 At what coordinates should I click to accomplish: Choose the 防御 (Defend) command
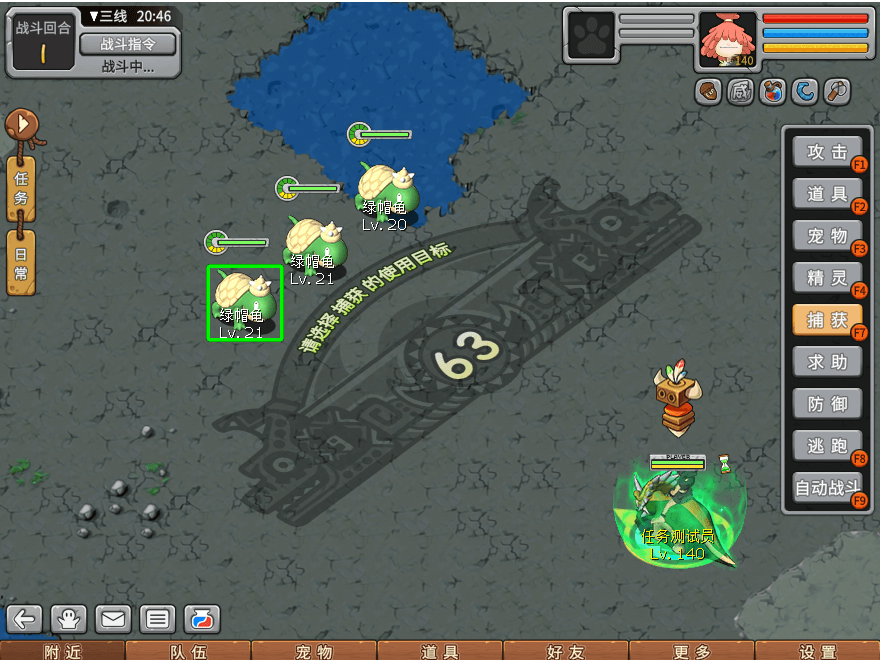(x=827, y=404)
